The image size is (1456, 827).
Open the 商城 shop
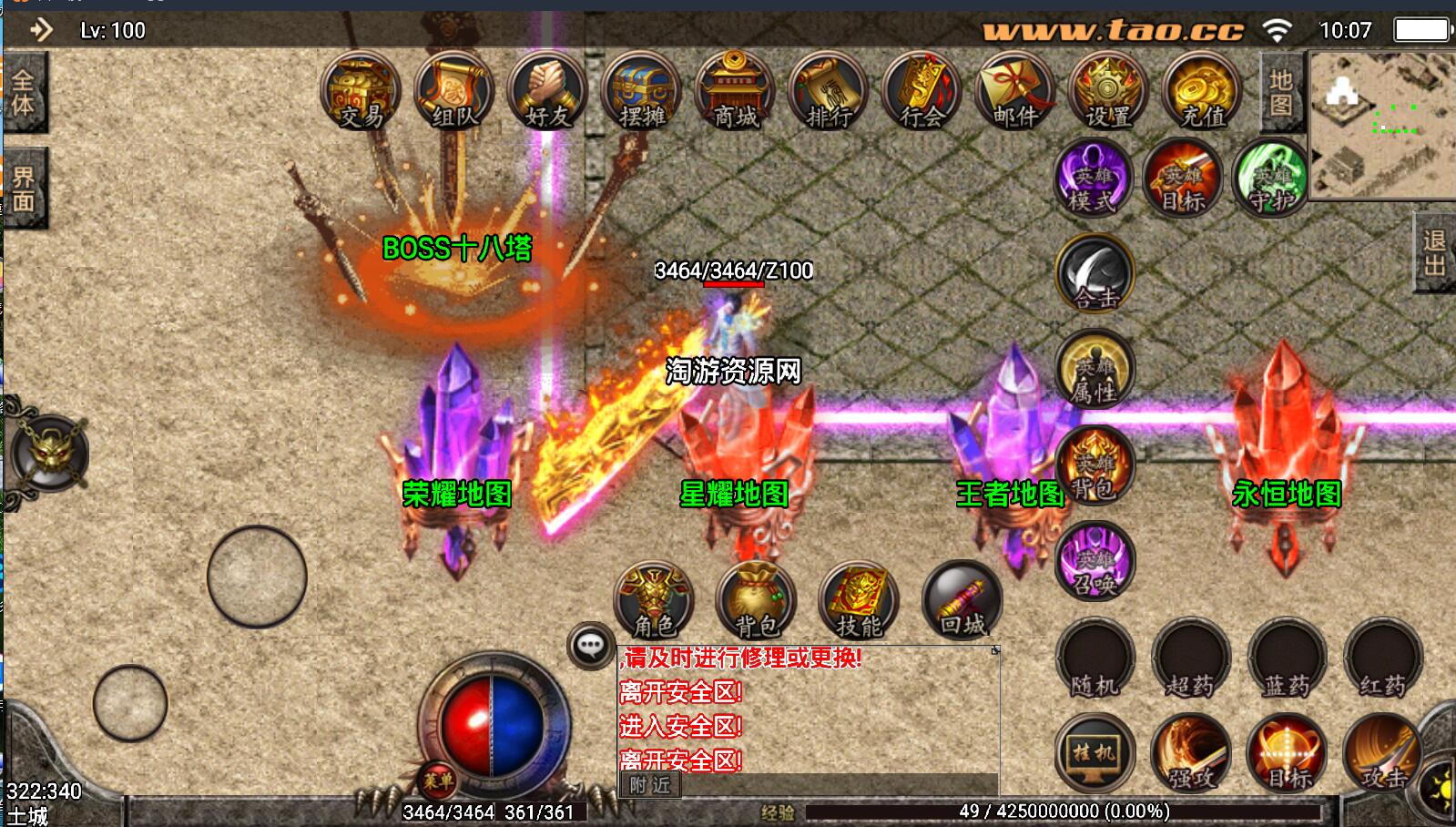click(x=735, y=92)
